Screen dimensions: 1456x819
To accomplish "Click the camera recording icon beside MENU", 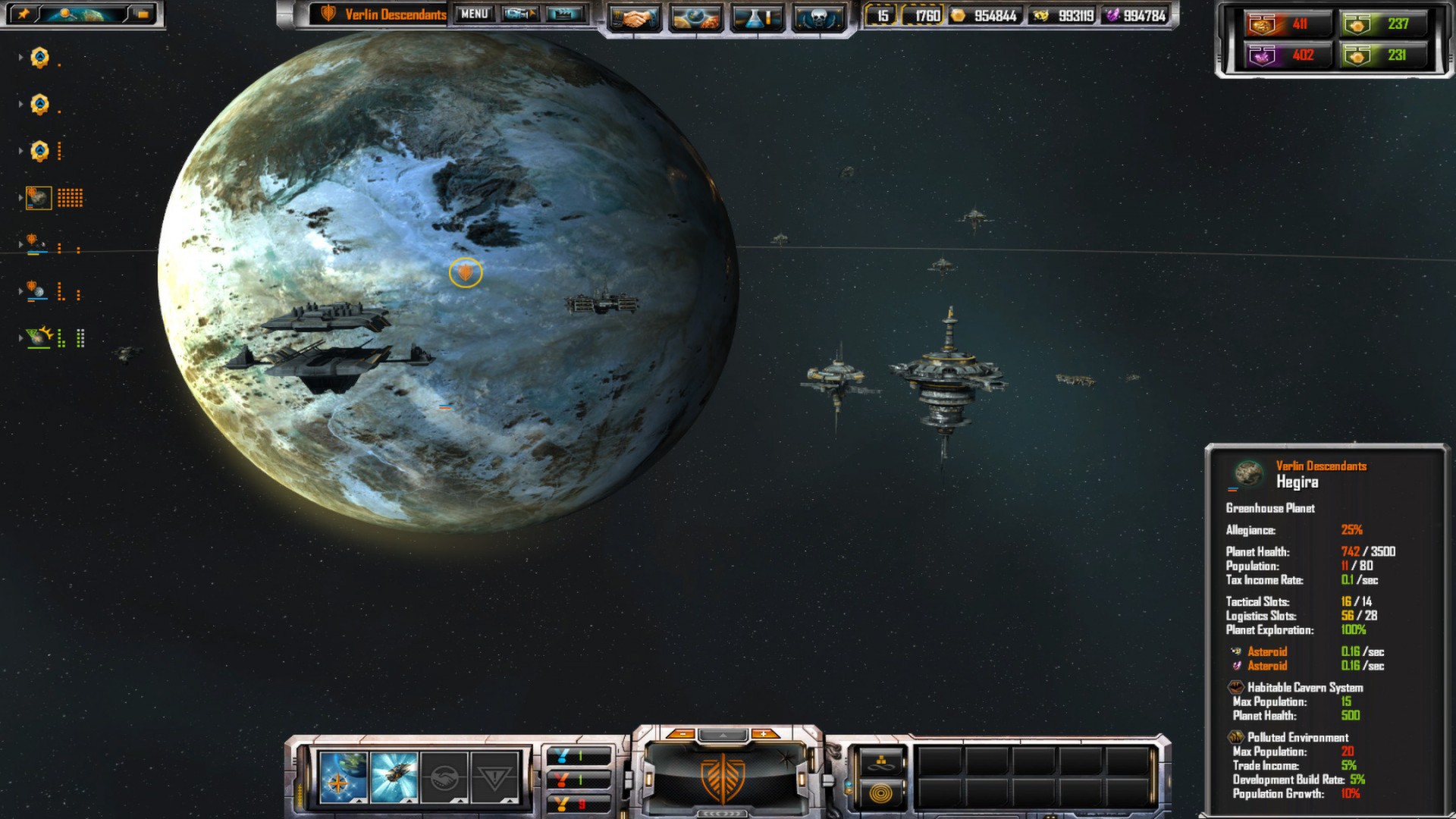I will pos(521,14).
